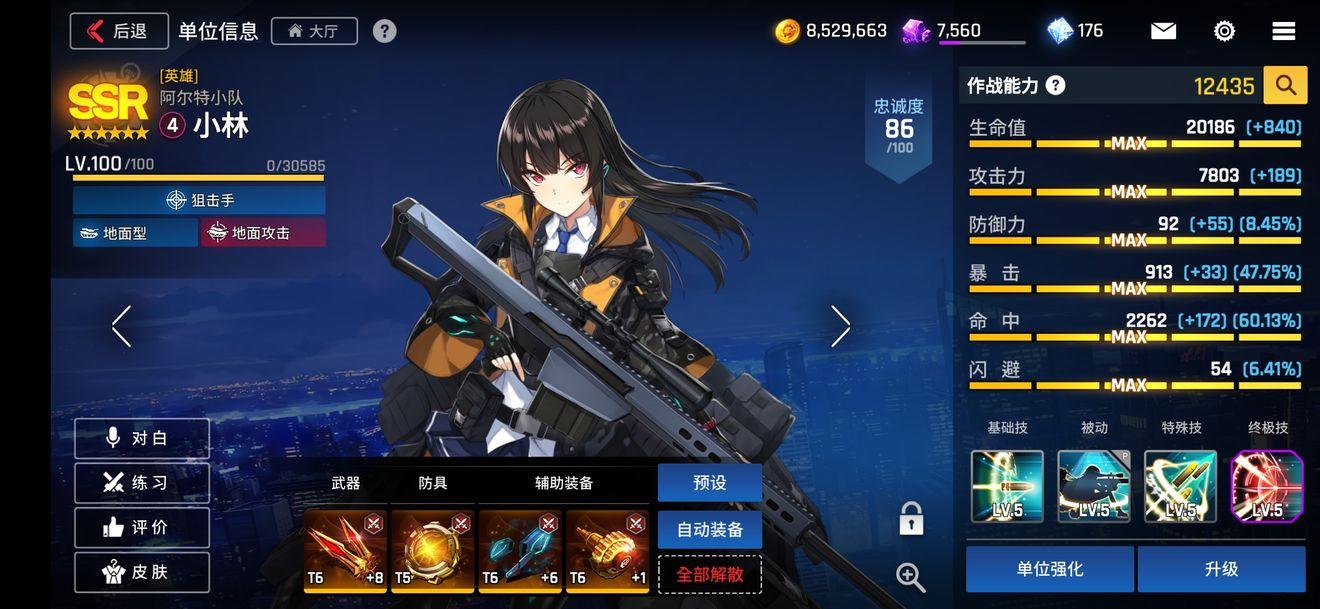Screen dimensions: 1320x609
Task: Select the T6 +8 red weapon slot
Action: (345, 551)
